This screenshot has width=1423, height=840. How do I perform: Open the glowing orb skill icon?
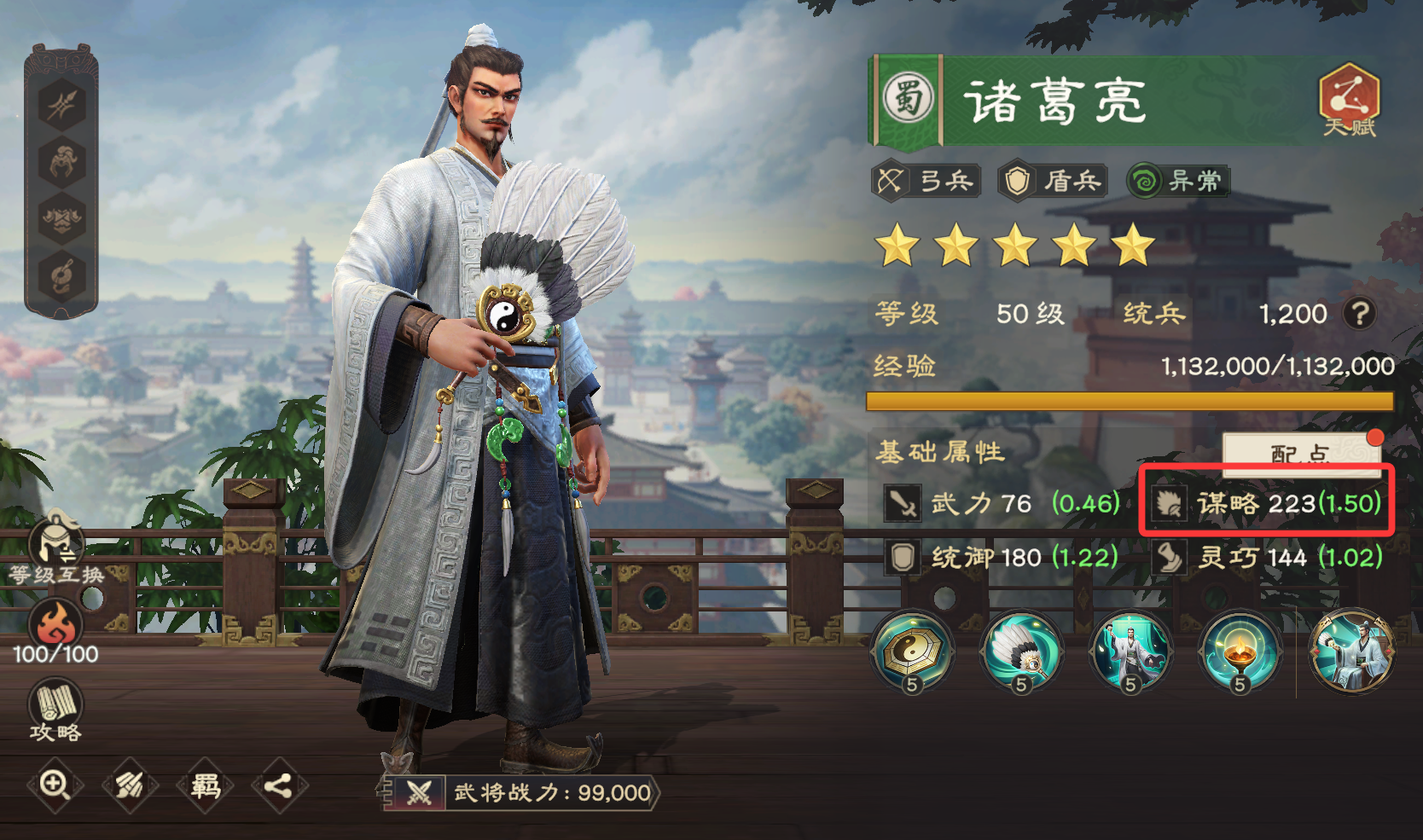pos(1239,650)
